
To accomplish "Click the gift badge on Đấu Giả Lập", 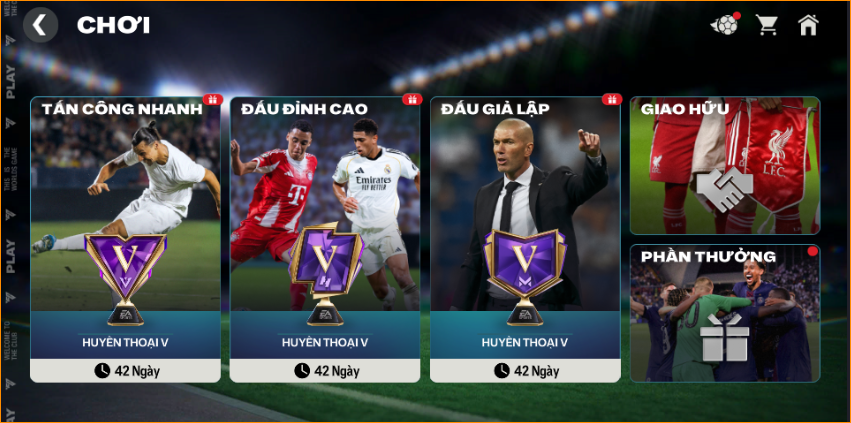I will coord(611,100).
